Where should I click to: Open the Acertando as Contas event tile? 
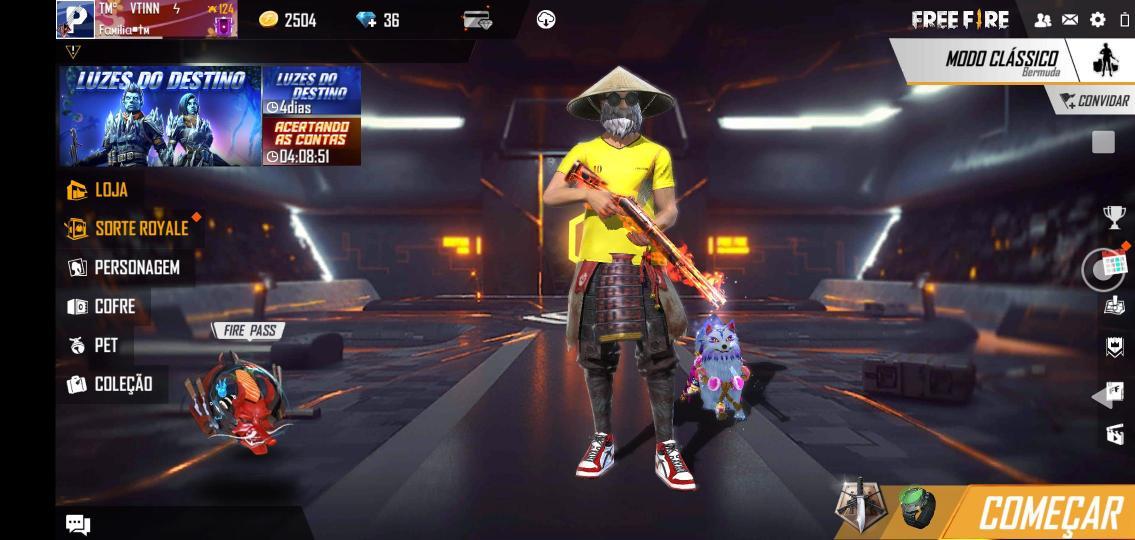click(312, 142)
